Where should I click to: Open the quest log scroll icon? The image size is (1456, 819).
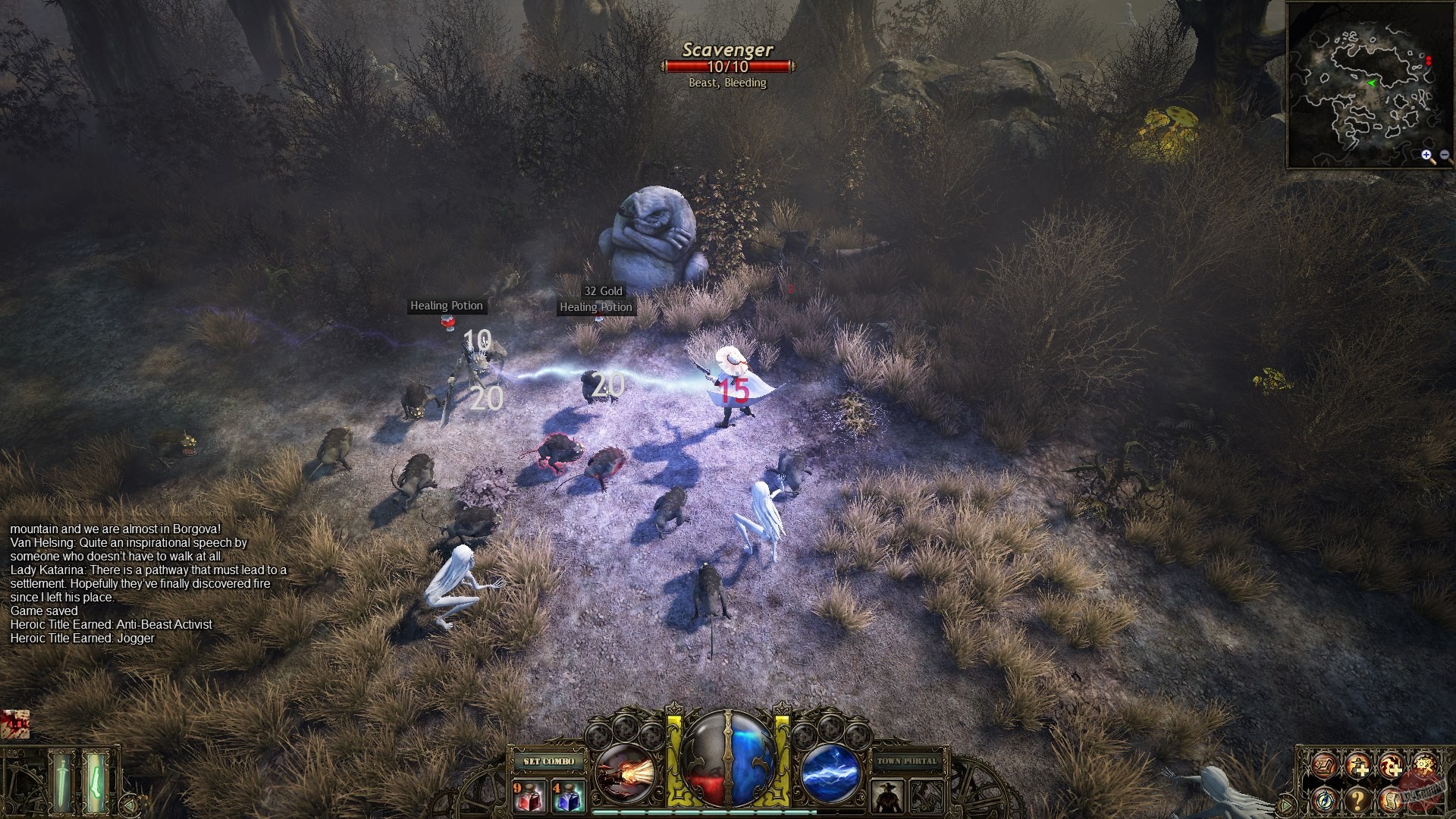1392,801
